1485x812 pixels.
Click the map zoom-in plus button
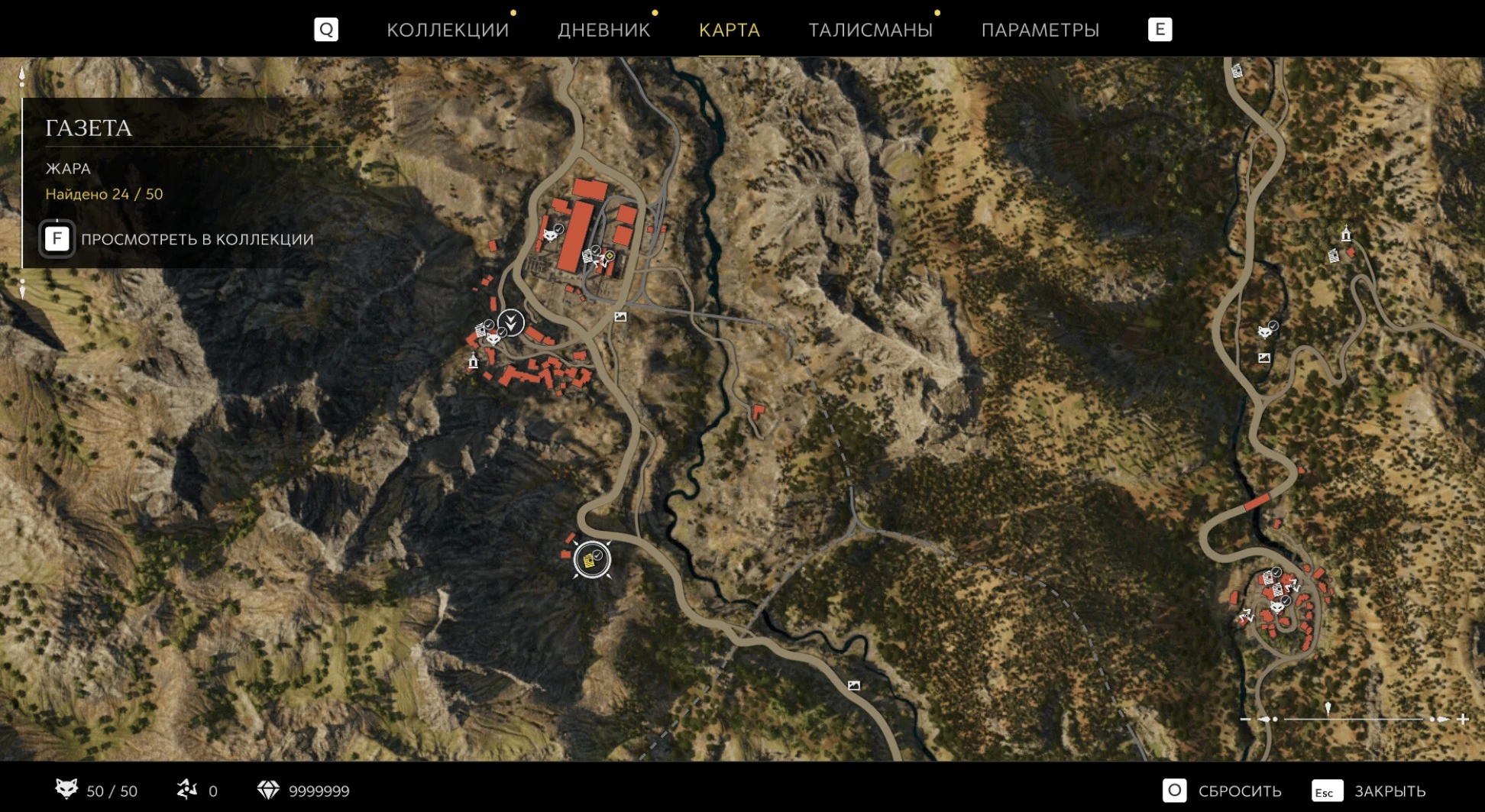1463,719
